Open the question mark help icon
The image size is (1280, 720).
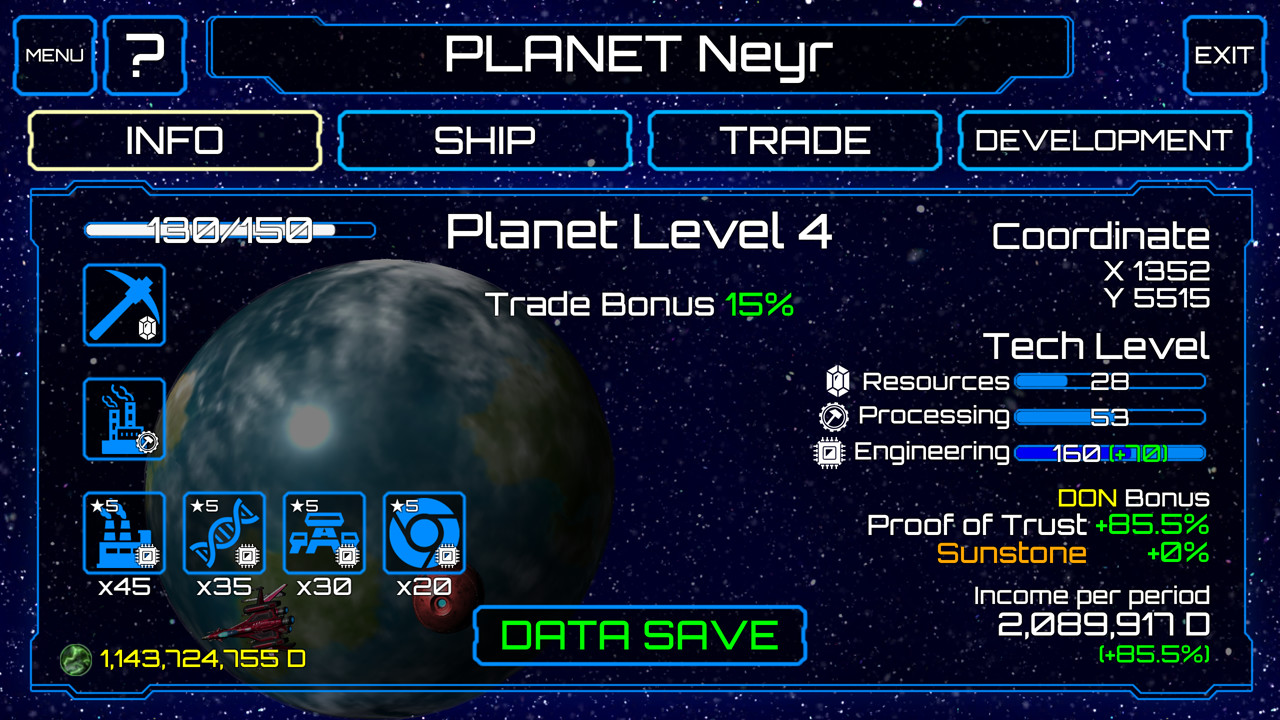[145, 54]
